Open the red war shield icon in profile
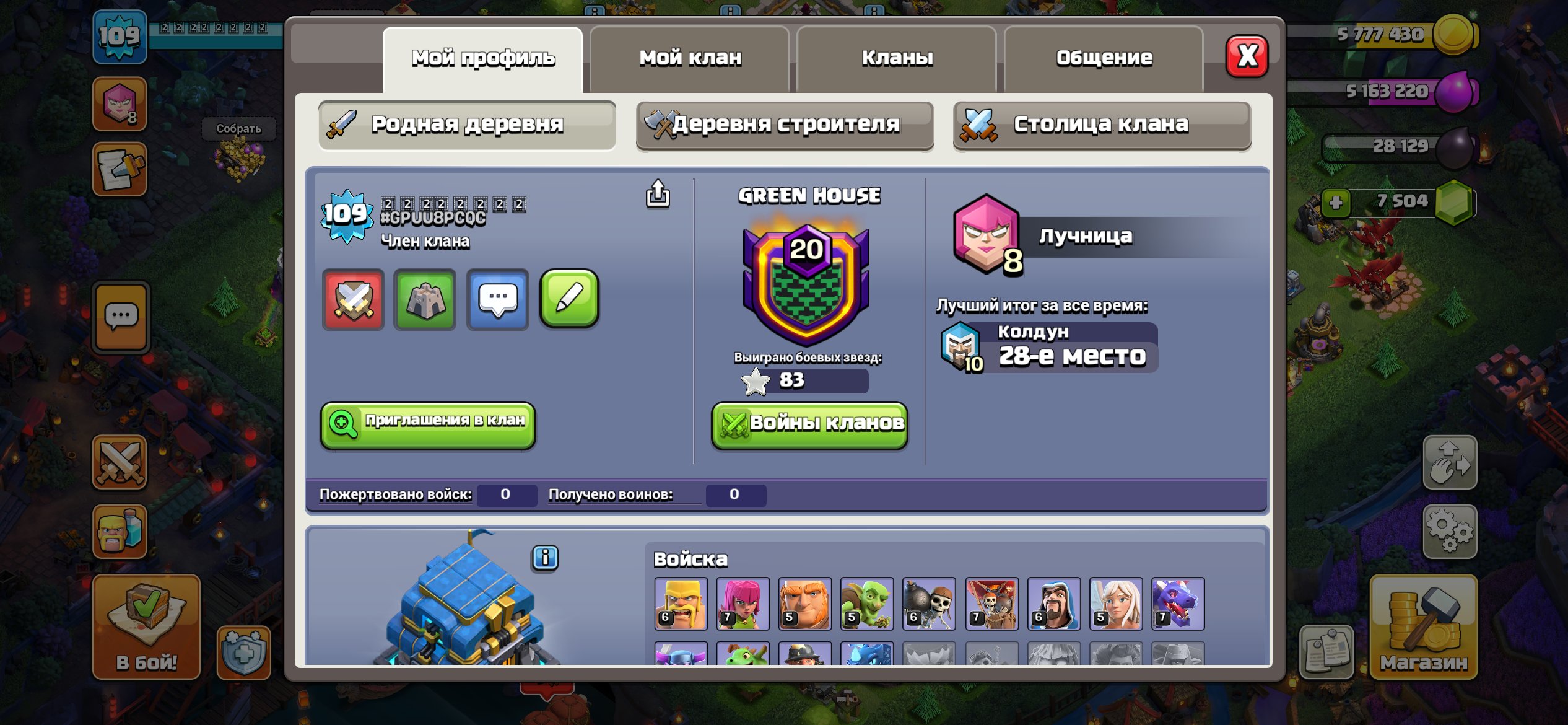Viewport: 1568px width, 725px height. pyautogui.click(x=353, y=299)
